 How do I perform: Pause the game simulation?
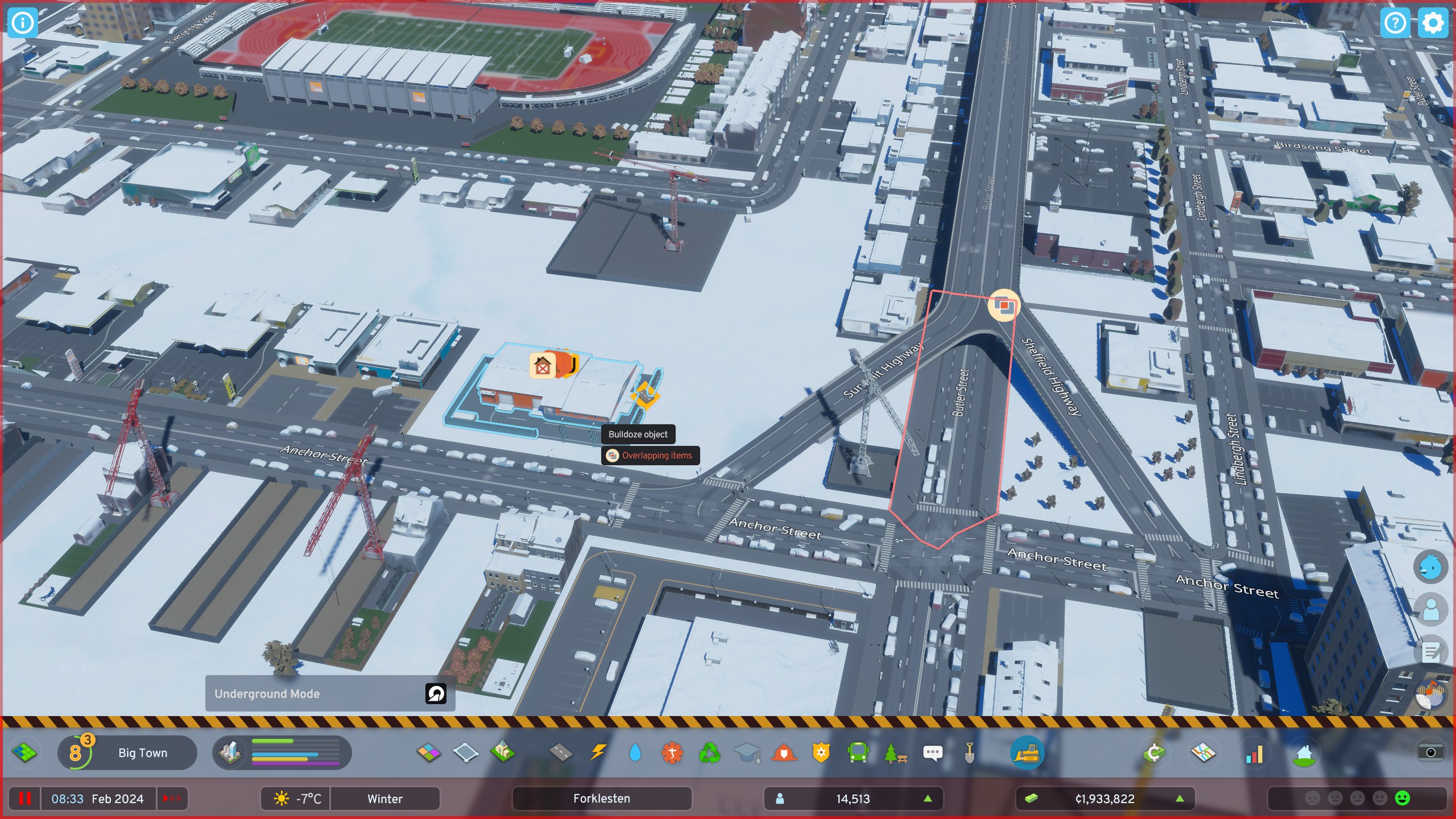26,799
